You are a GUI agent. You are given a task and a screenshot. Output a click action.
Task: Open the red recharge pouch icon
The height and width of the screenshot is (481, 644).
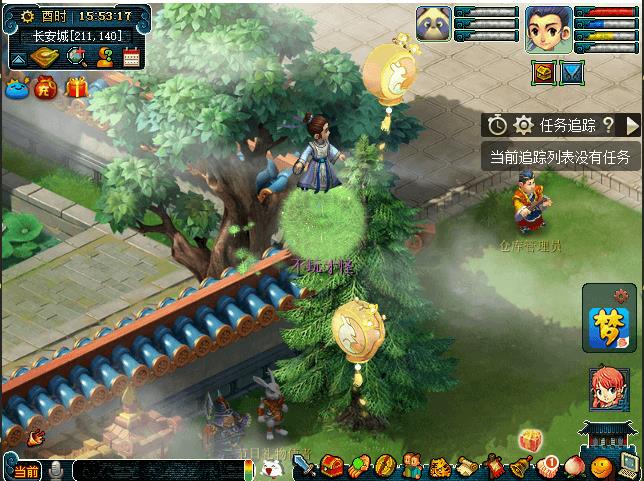[46, 89]
